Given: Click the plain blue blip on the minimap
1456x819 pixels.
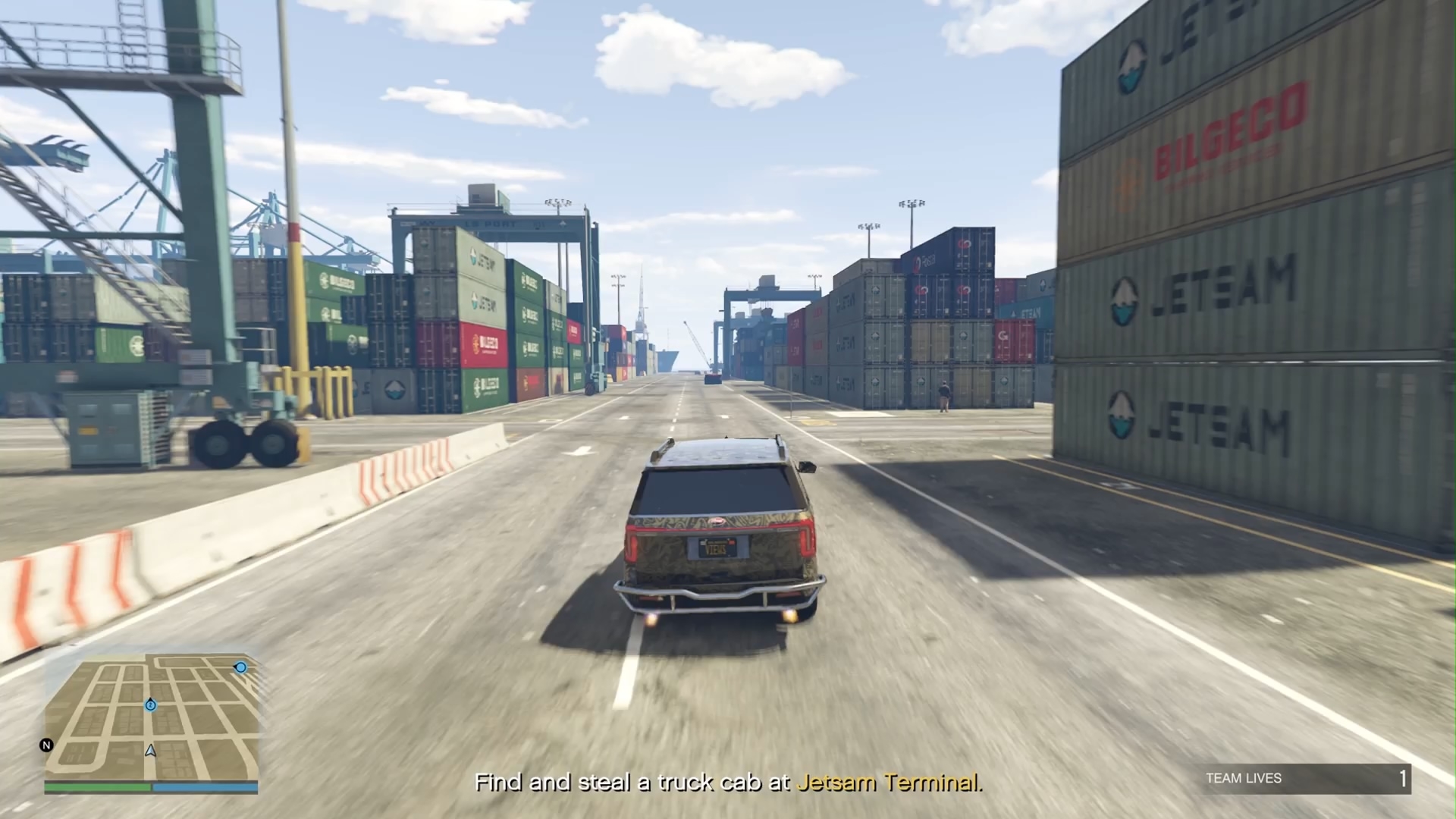Looking at the screenshot, I should (240, 667).
